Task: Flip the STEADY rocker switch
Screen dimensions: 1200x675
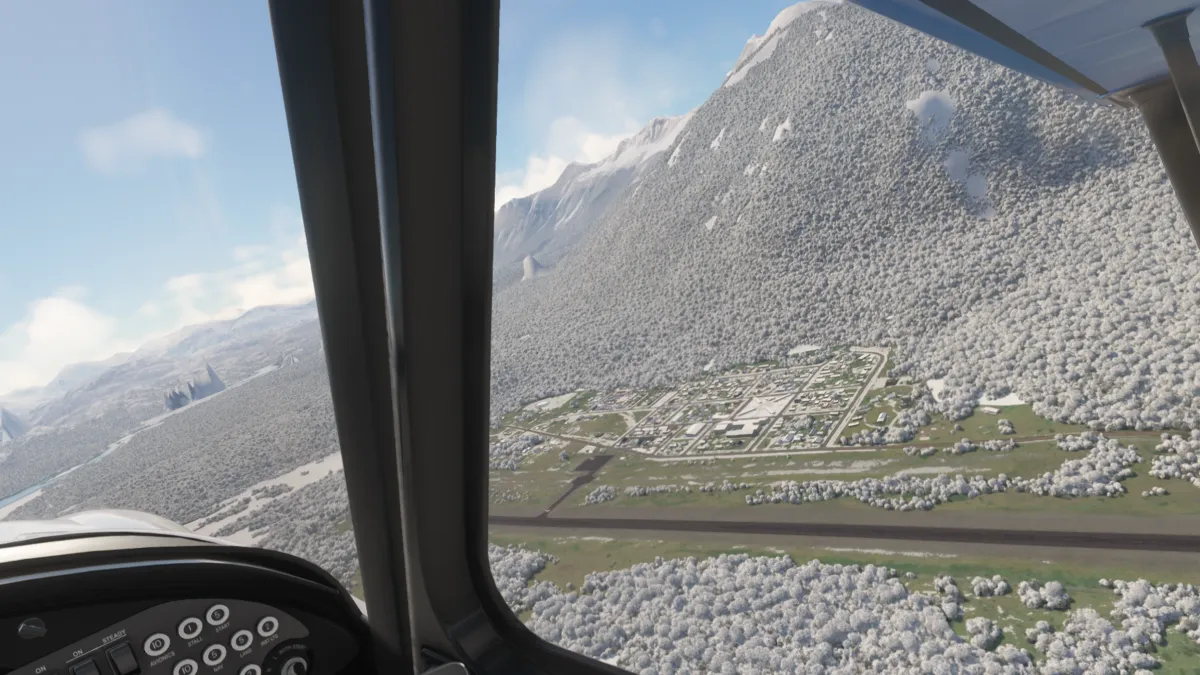Action: 122,657
